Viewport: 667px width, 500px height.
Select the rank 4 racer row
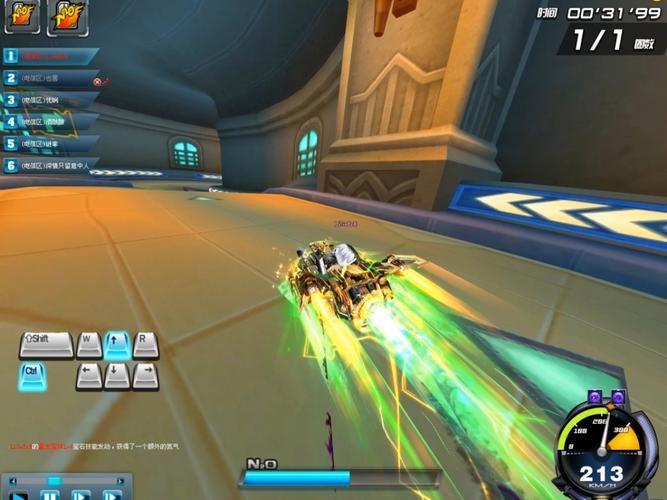pos(48,122)
